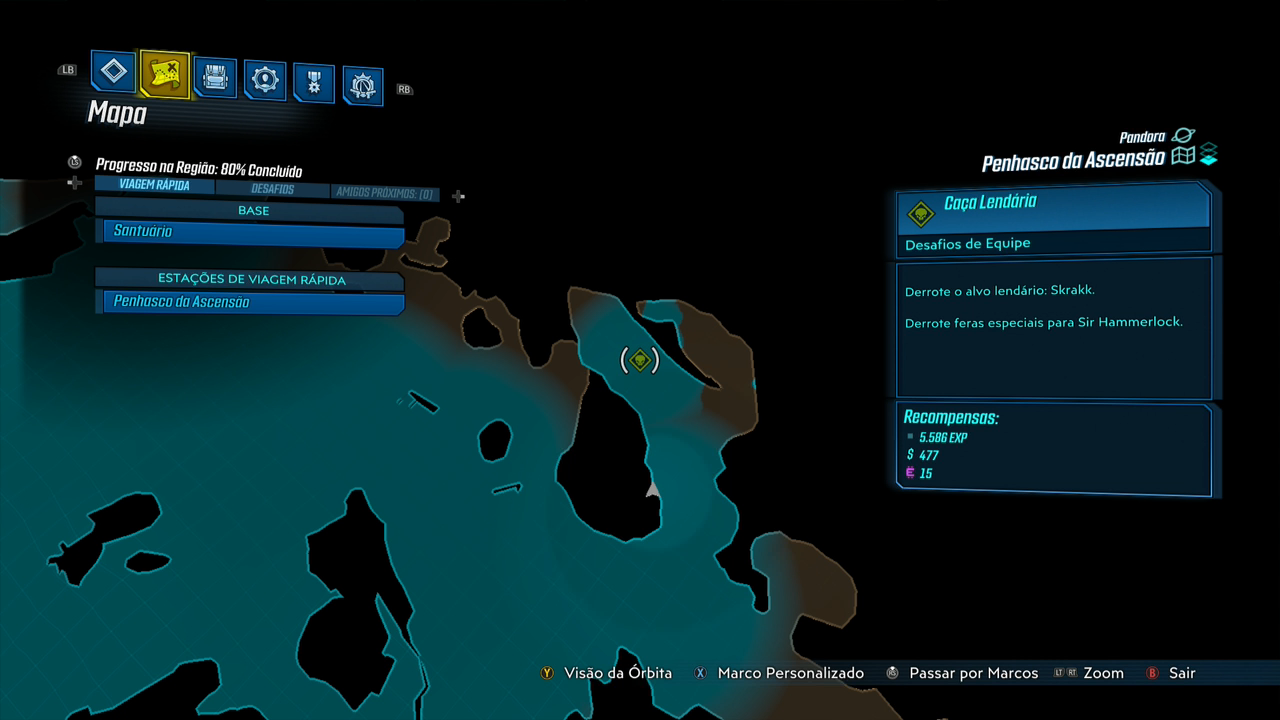Screen dimensions: 1280x720
Task: Open the crossed-guns Vault emblem tab
Action: [363, 87]
